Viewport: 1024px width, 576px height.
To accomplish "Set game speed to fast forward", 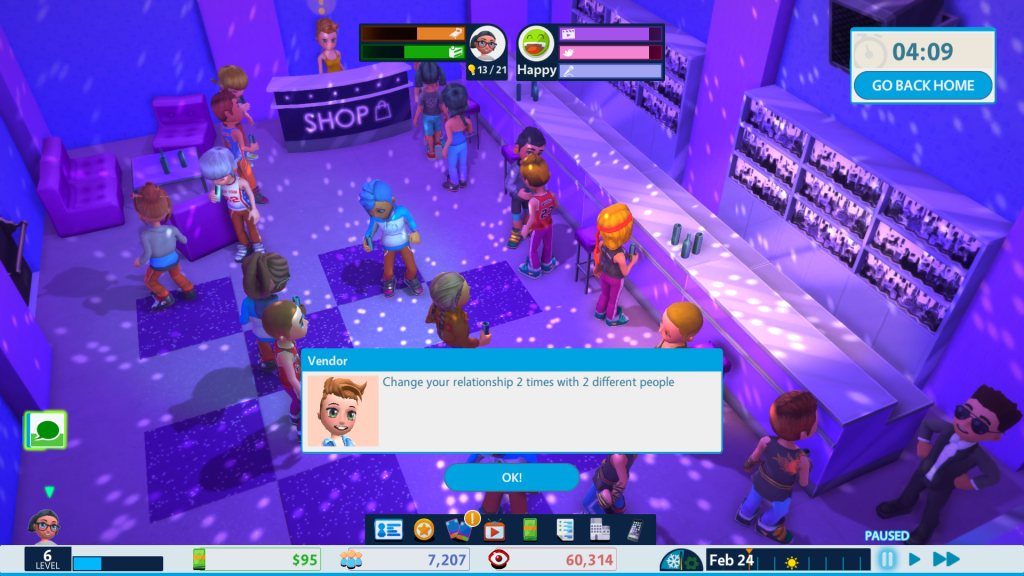I will [x=946, y=559].
